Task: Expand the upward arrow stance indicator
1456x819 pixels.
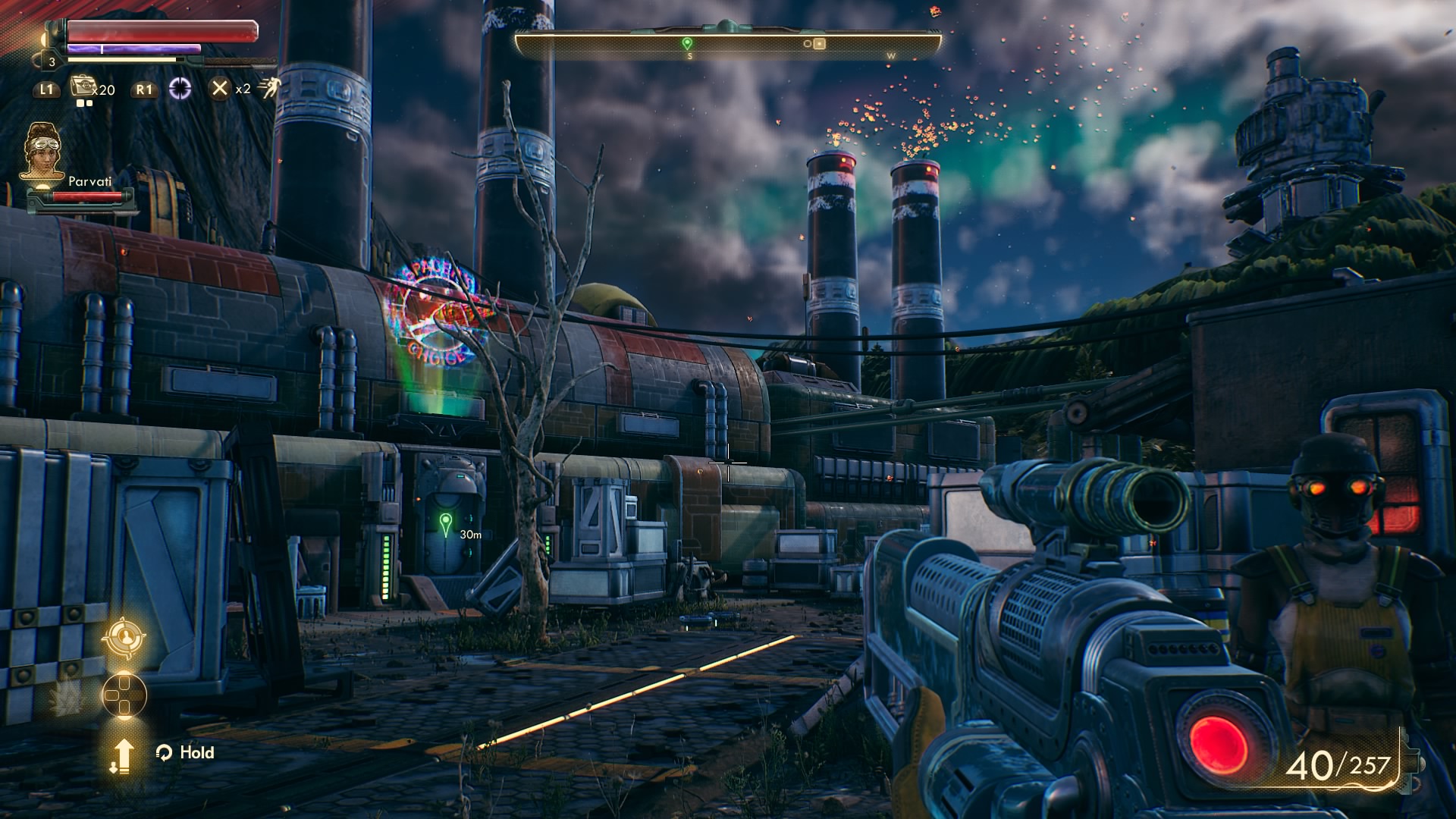Action: pyautogui.click(x=123, y=755)
